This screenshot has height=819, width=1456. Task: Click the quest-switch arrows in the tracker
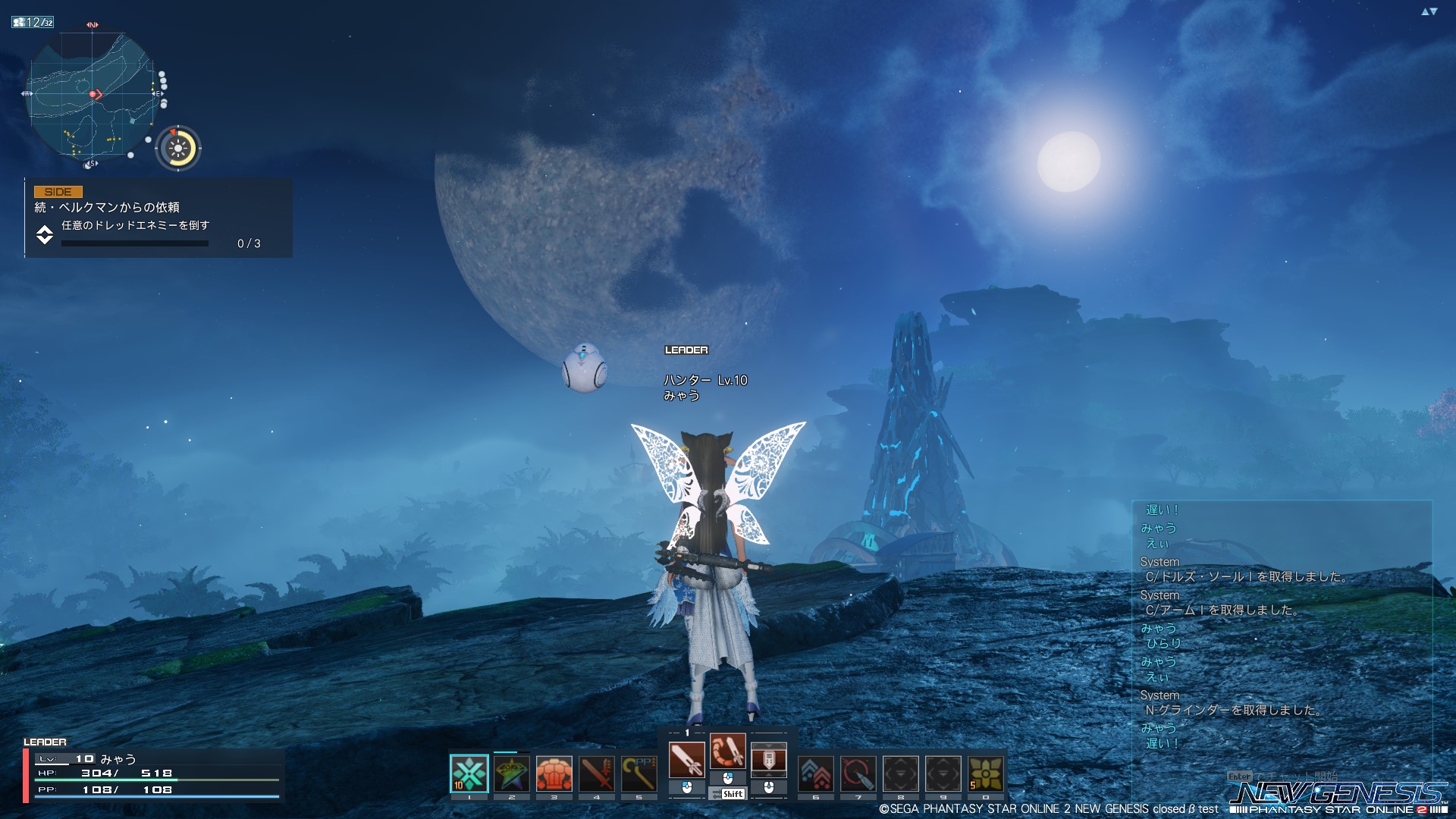coord(45,234)
